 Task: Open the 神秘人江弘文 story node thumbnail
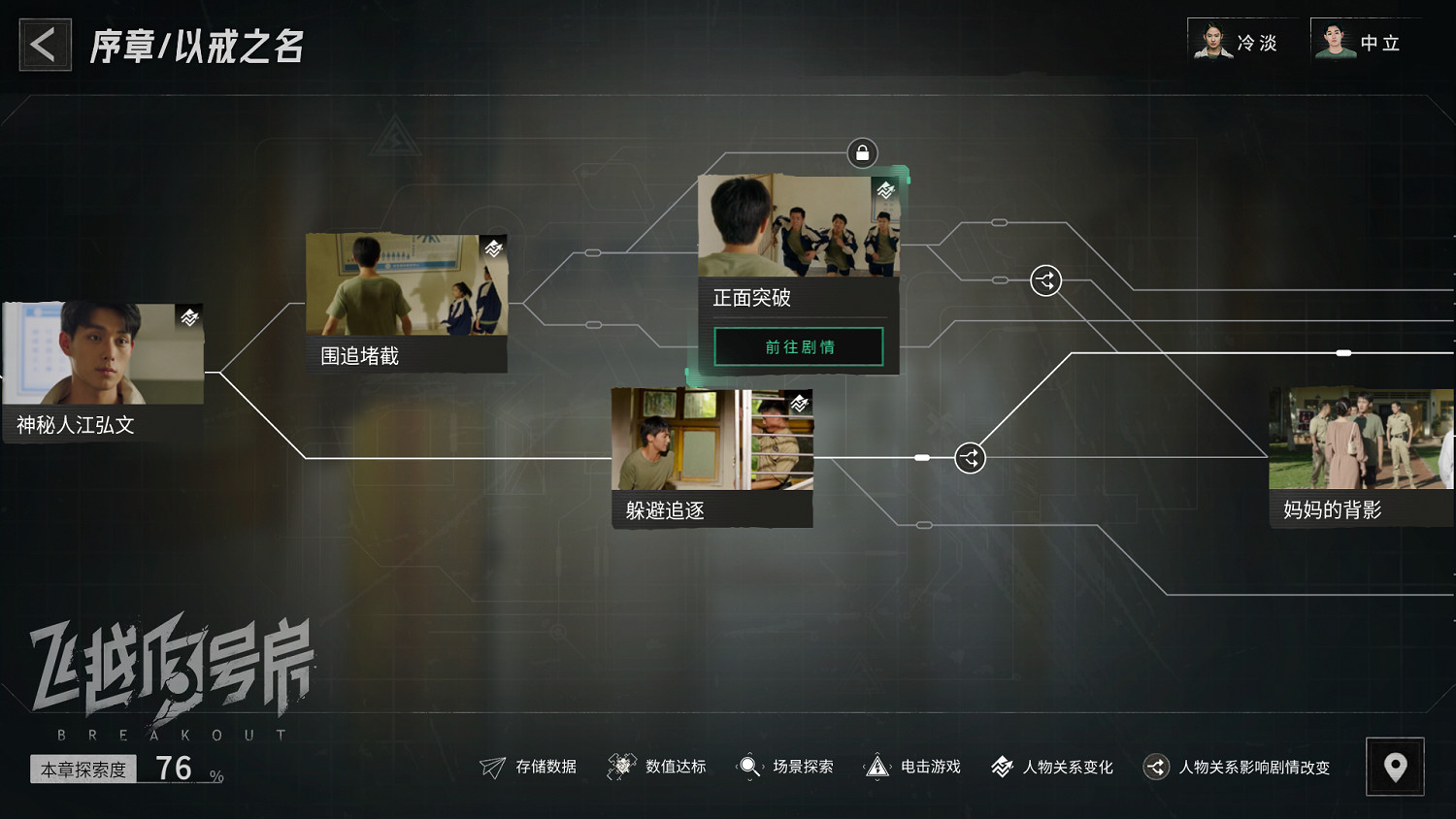tap(102, 354)
